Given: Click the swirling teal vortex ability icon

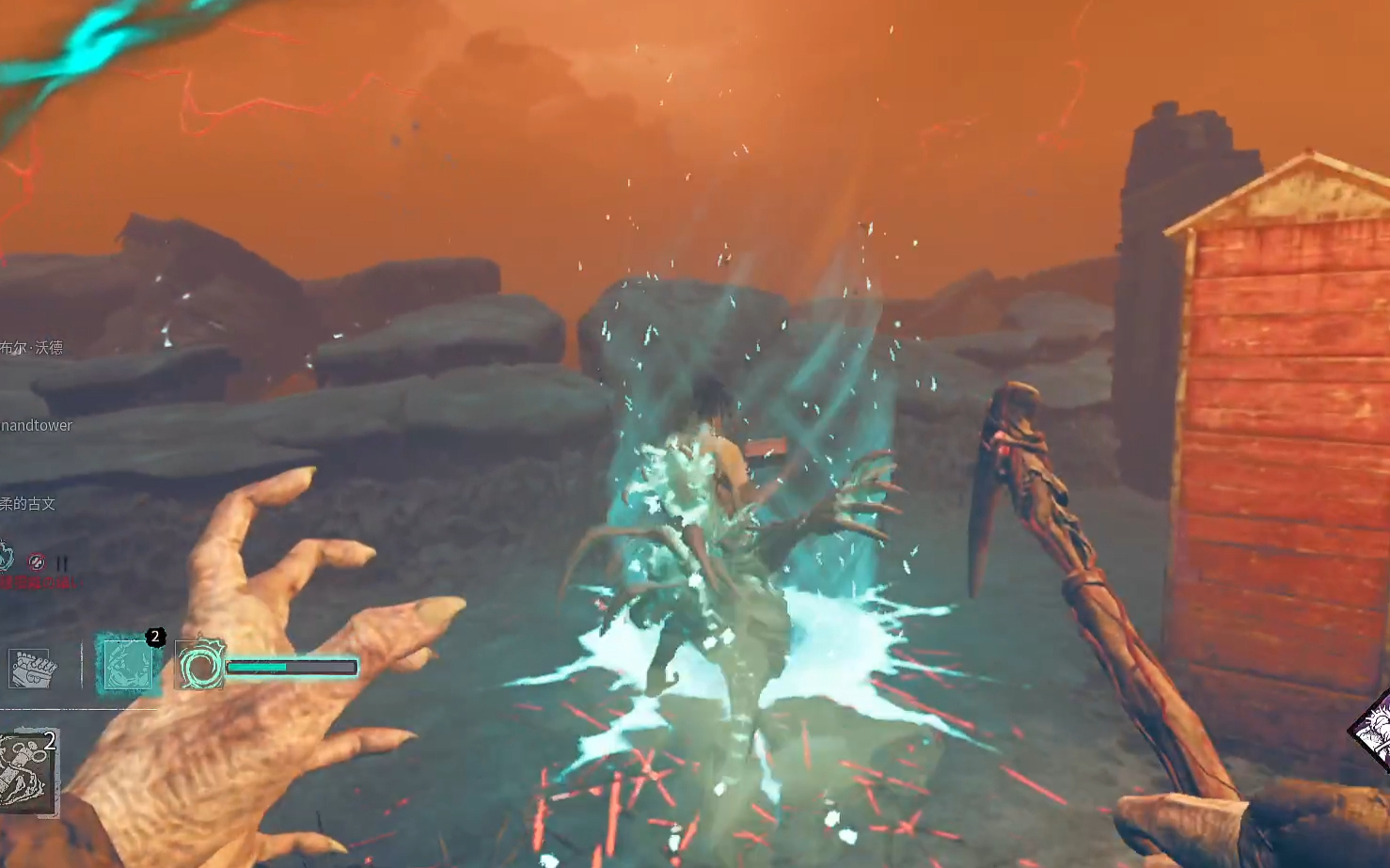Looking at the screenshot, I should click(200, 666).
